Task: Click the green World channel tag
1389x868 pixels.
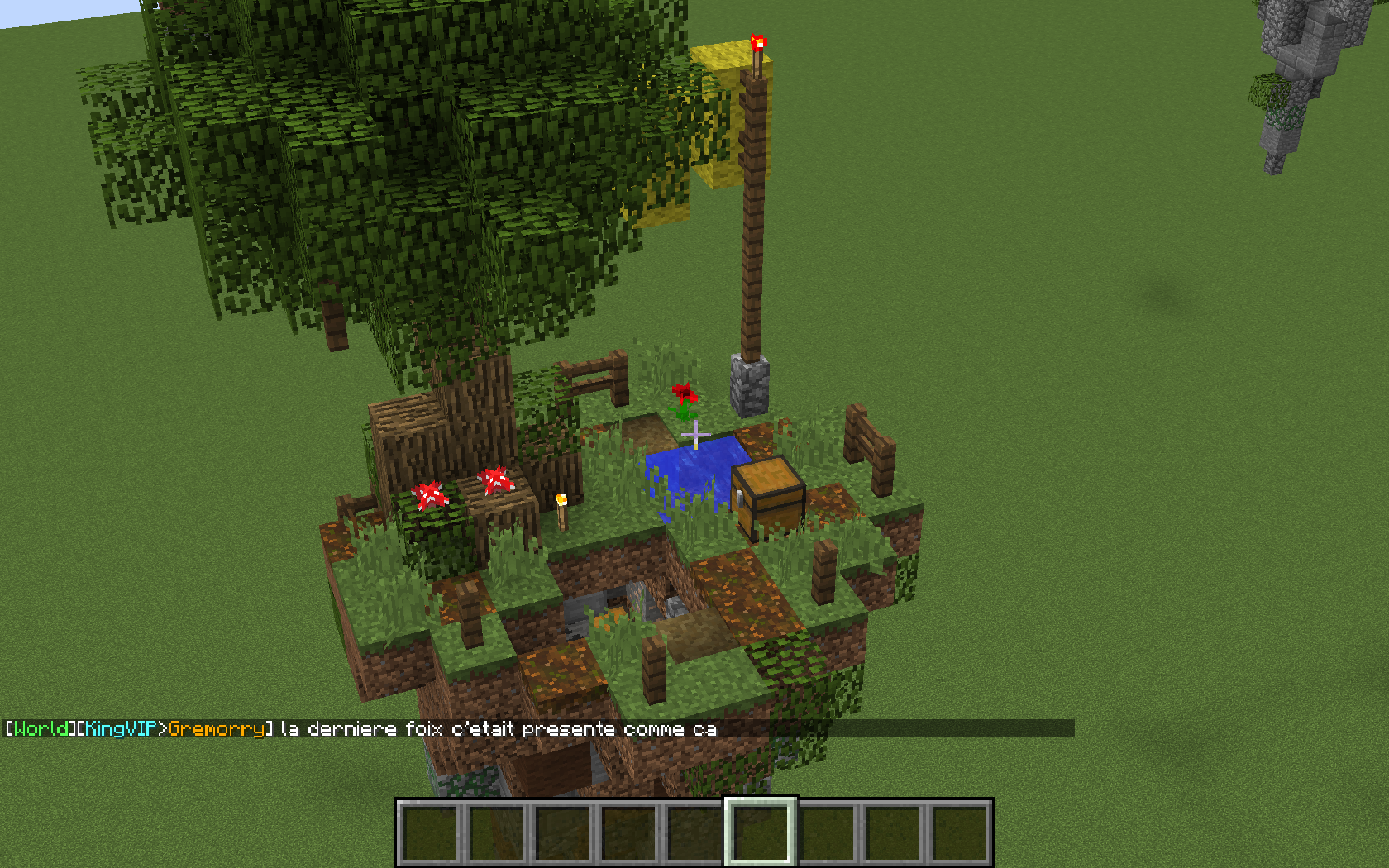Action: (41, 728)
